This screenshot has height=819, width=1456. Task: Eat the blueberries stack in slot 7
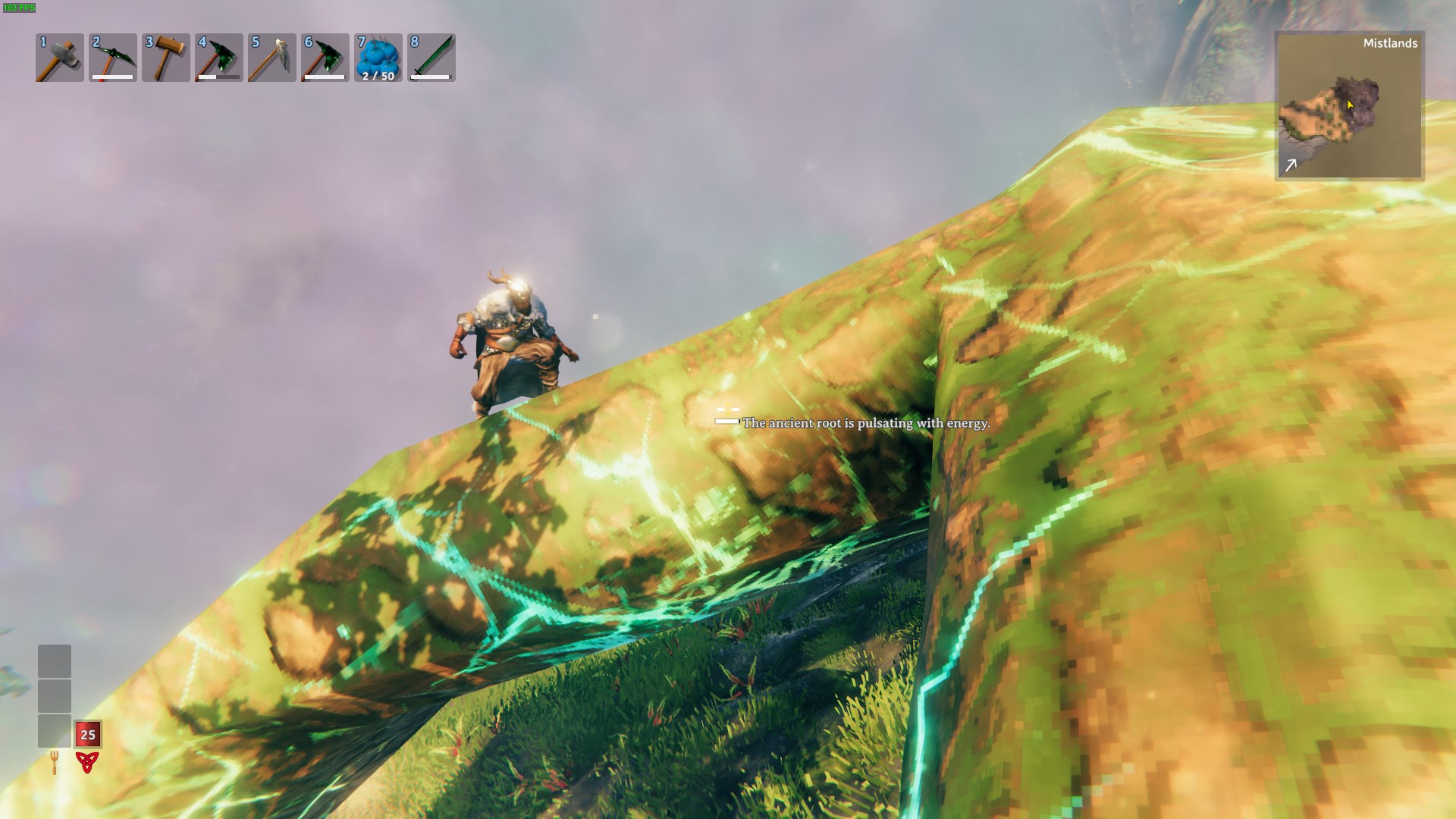pyautogui.click(x=378, y=58)
